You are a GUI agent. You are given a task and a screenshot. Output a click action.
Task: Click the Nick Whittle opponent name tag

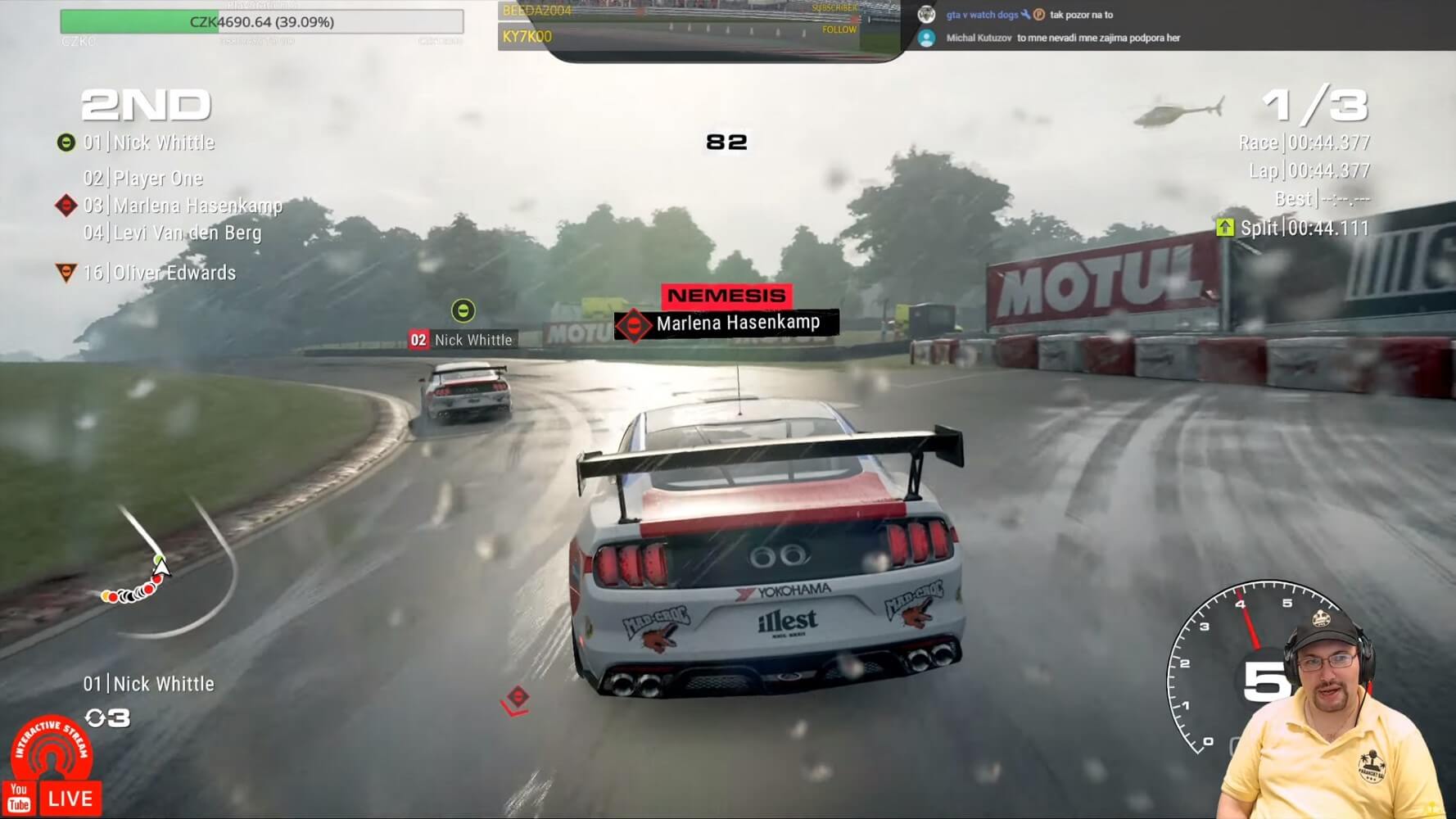pyautogui.click(x=463, y=340)
